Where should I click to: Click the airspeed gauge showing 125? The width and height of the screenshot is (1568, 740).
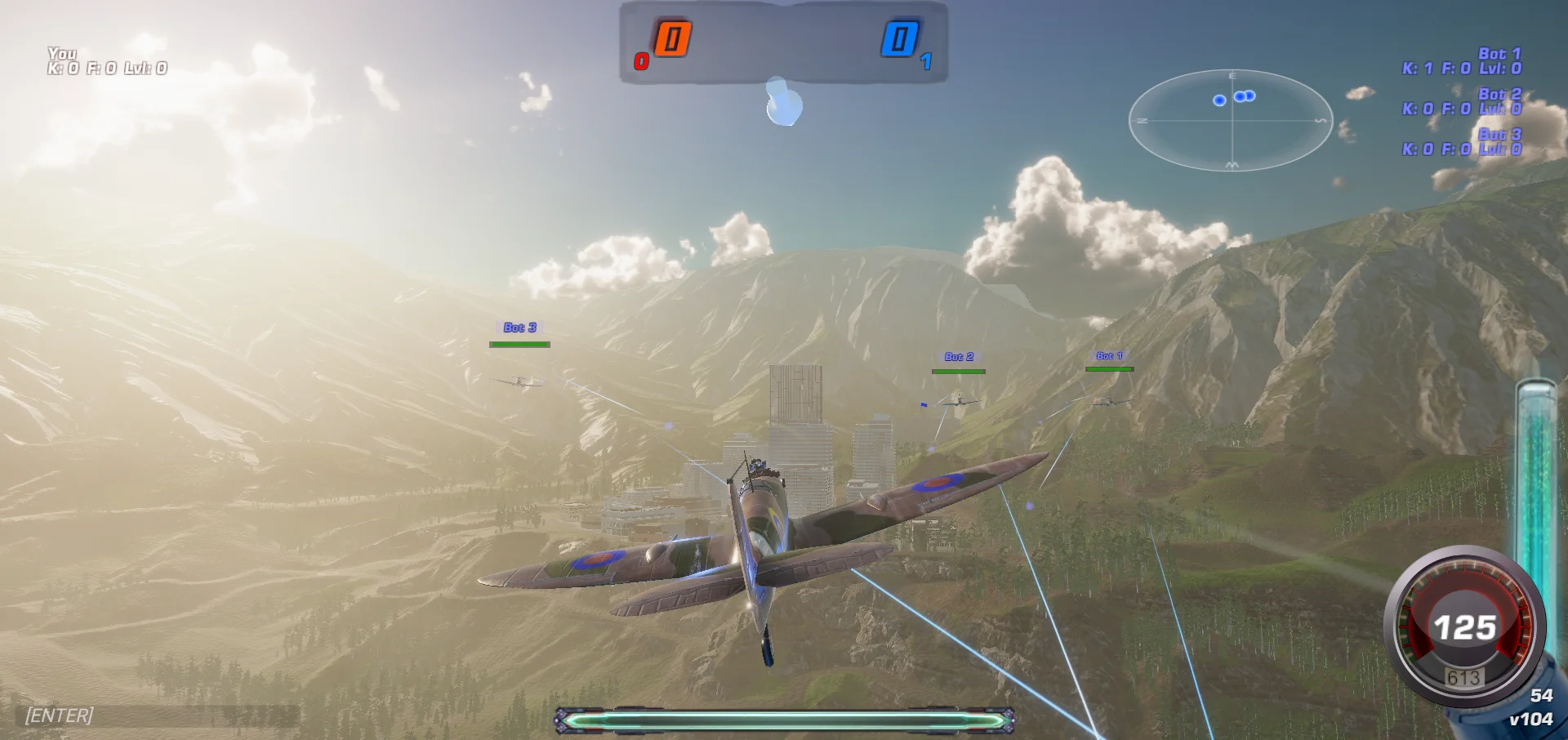tap(1466, 627)
